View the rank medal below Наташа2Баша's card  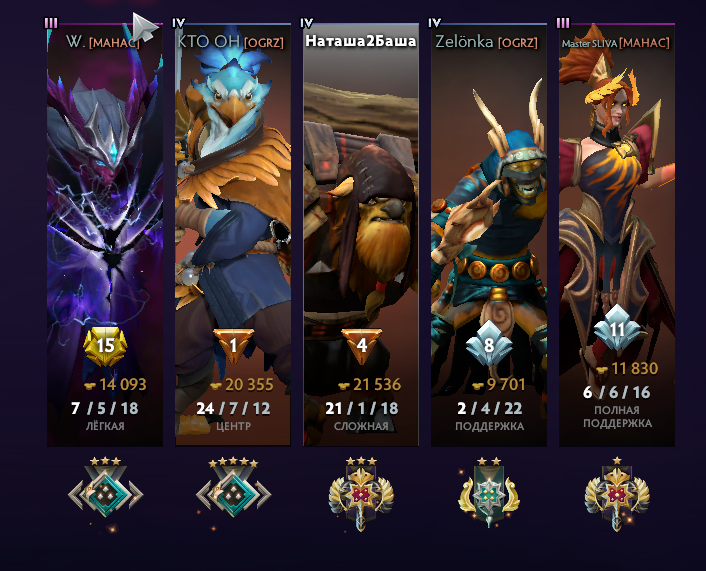tap(360, 492)
